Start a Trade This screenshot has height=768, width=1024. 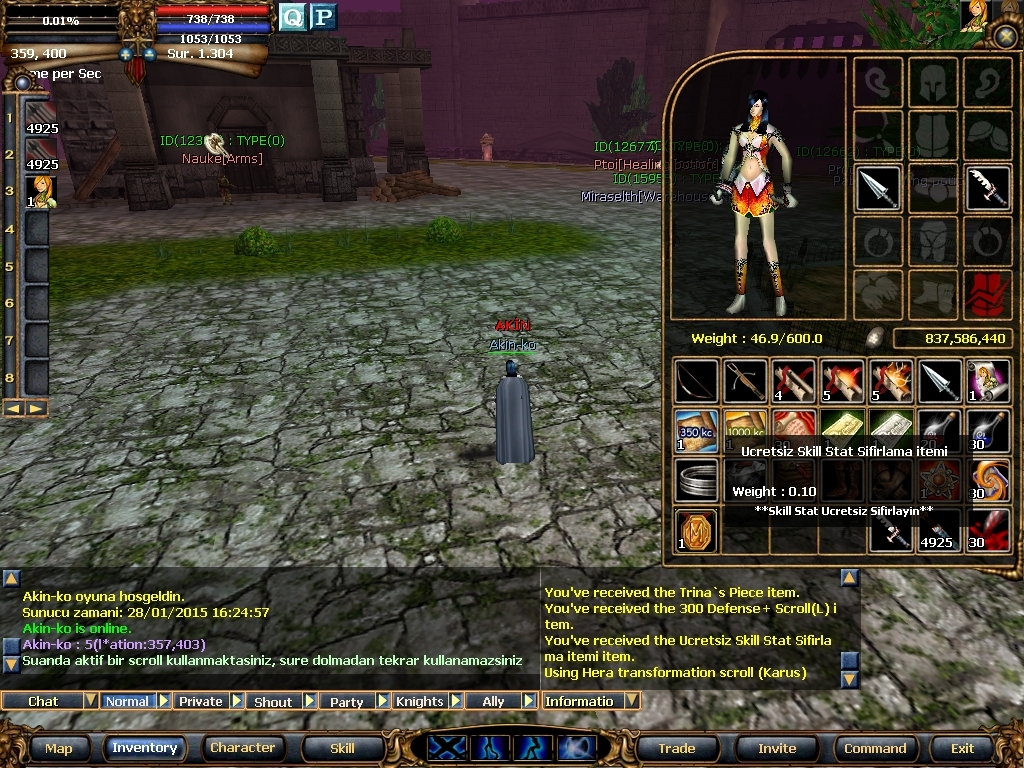677,748
